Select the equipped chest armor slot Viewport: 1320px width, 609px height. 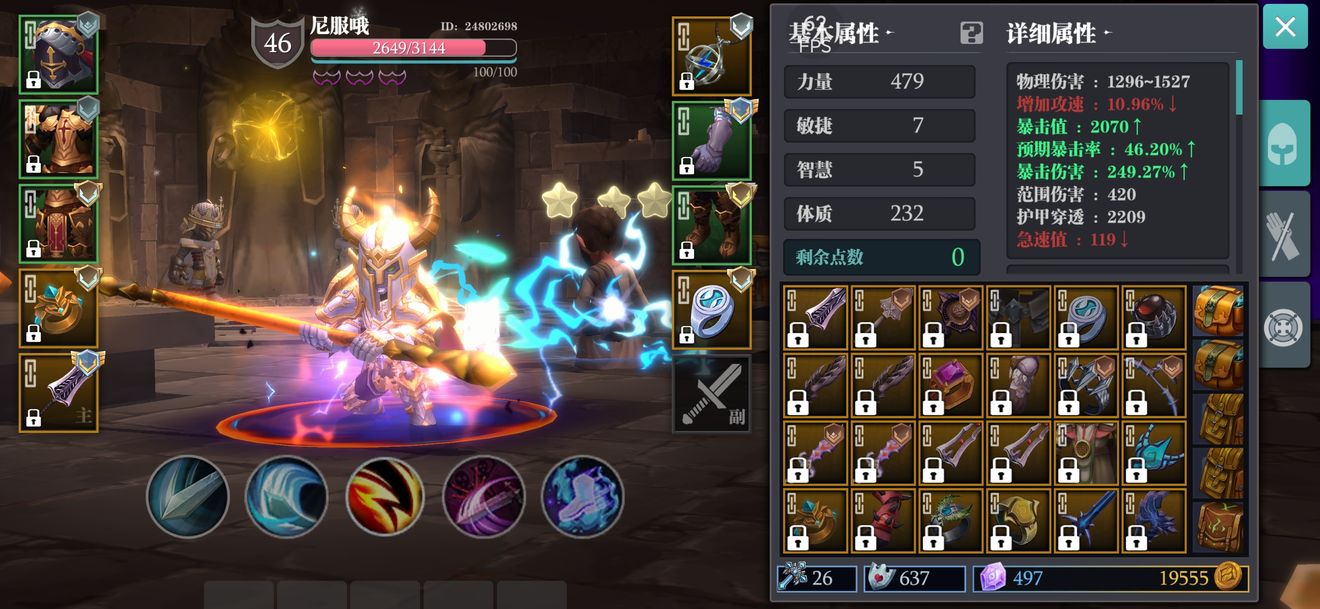point(58,139)
